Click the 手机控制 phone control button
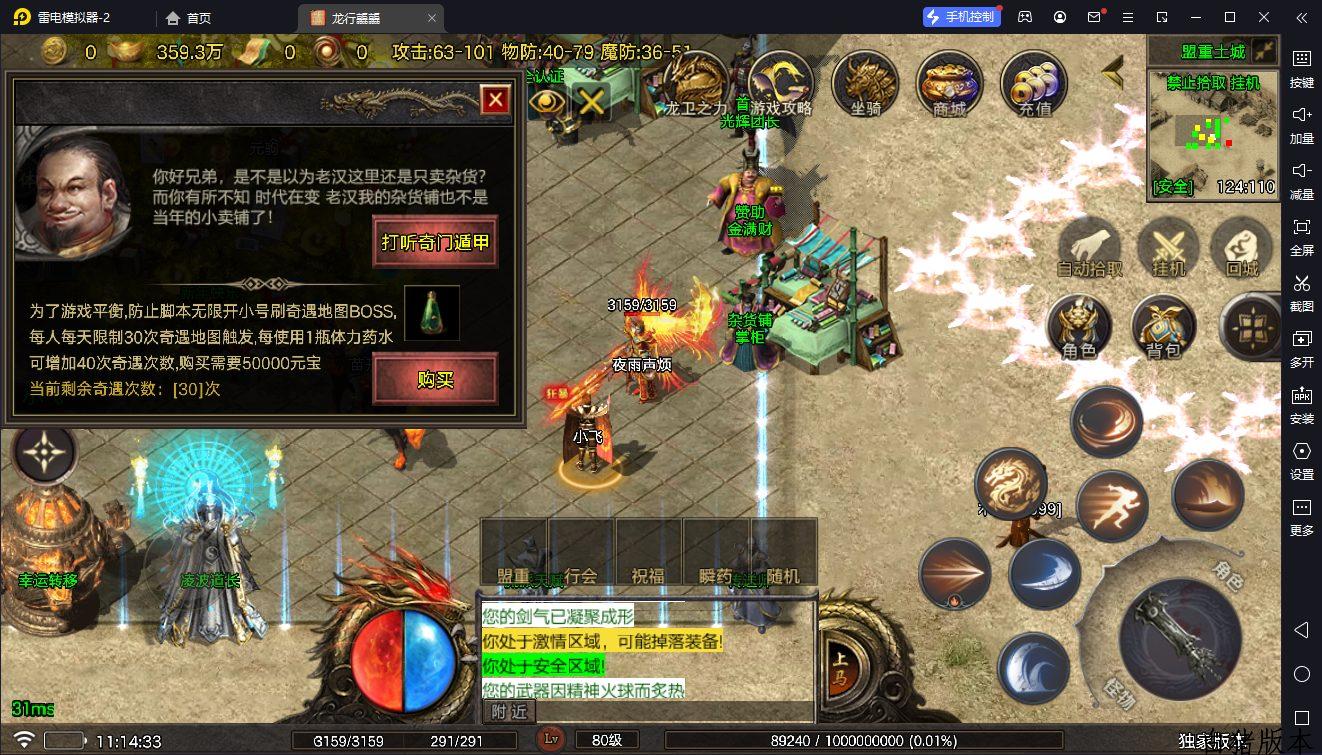 (961, 17)
